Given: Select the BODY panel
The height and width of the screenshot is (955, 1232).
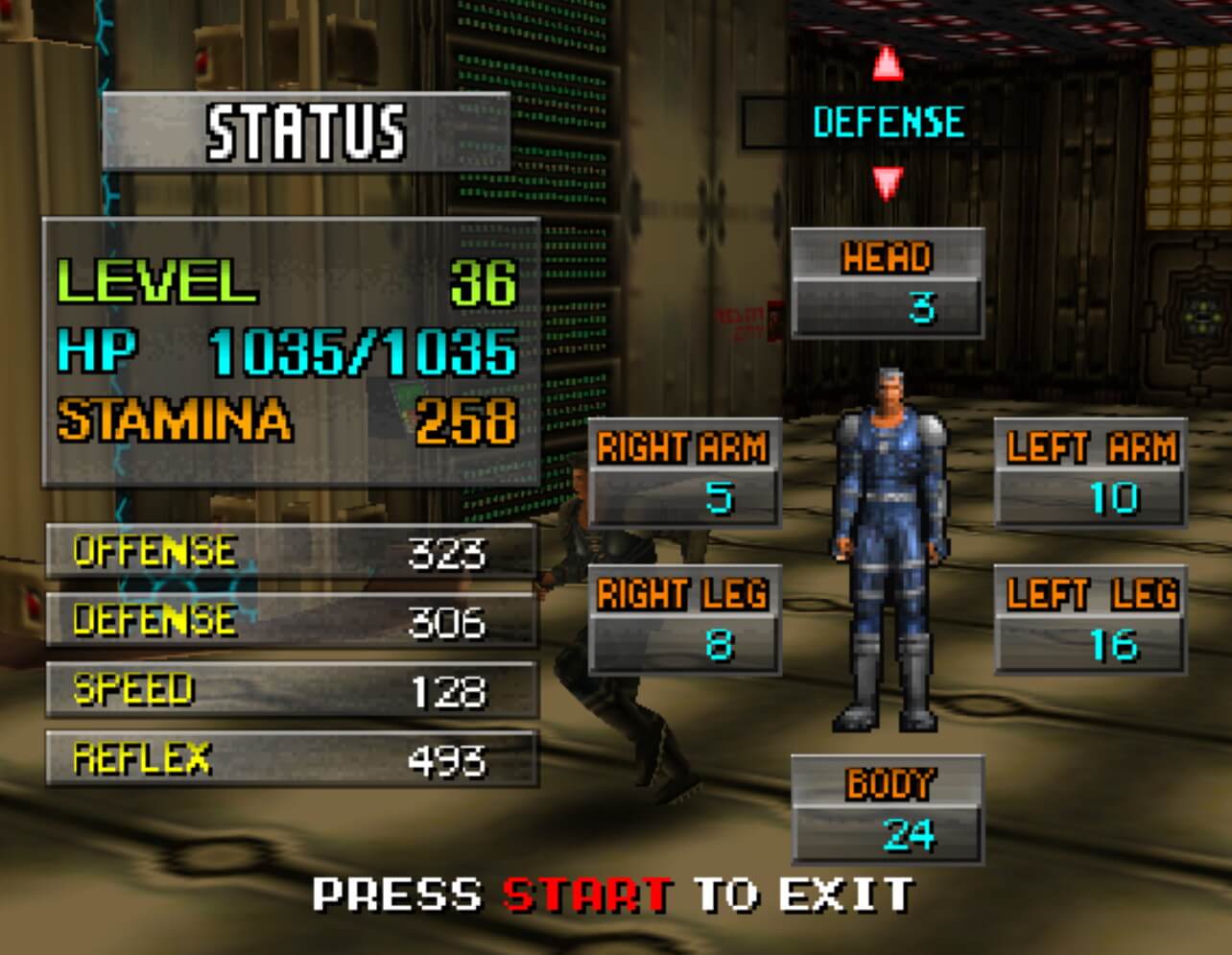Looking at the screenshot, I should 887,809.
